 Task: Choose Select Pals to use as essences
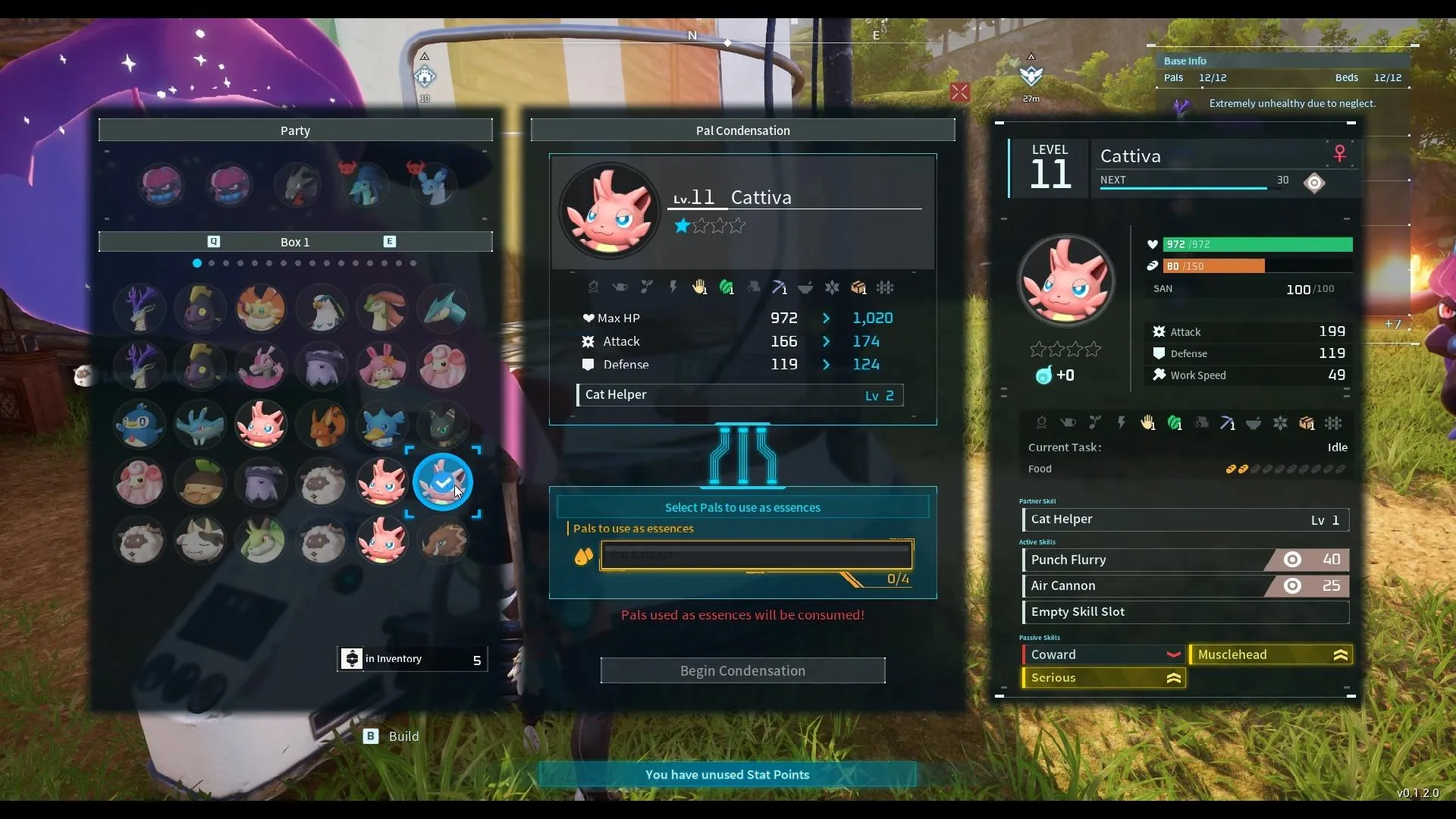click(742, 507)
